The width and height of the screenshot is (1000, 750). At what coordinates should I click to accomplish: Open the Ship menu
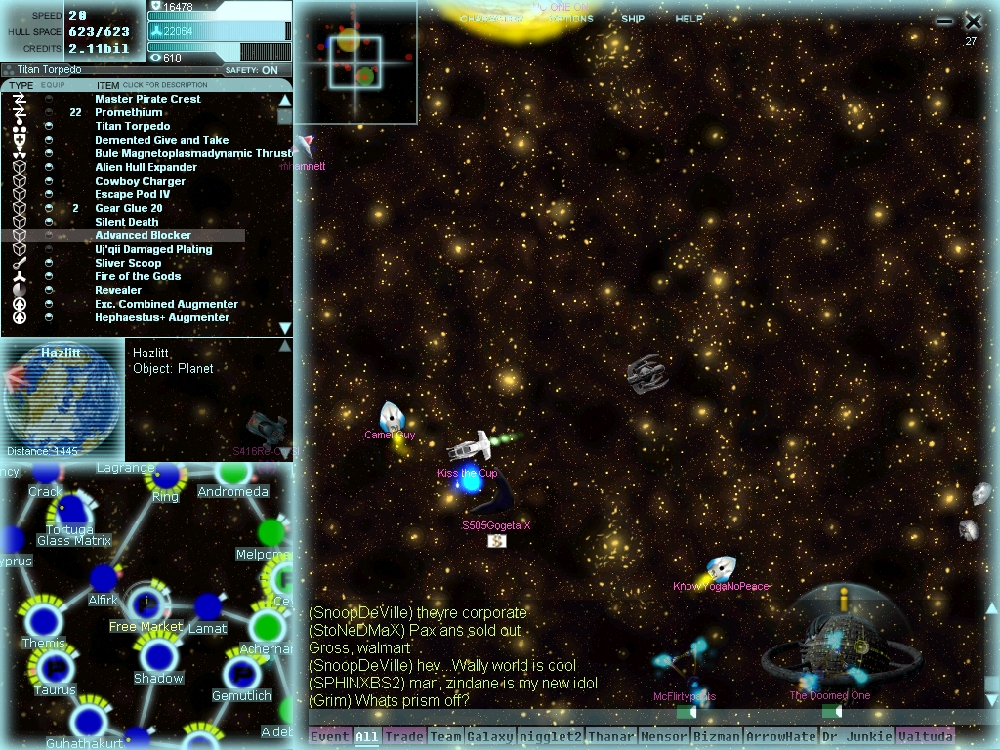(x=633, y=19)
